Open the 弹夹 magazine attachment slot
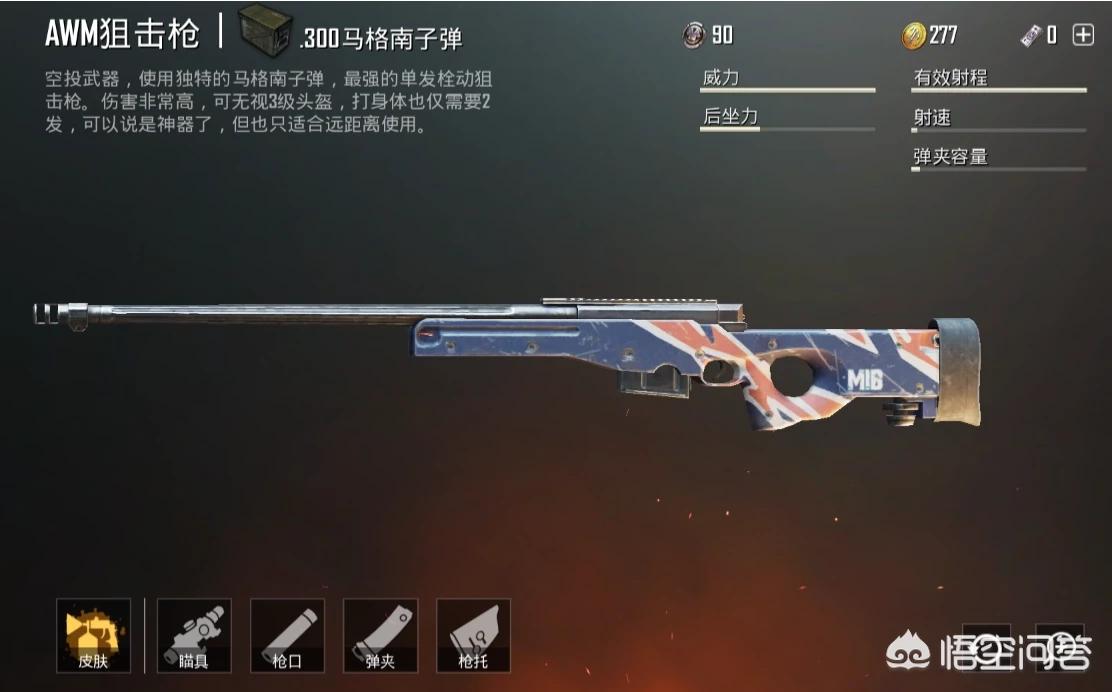The height and width of the screenshot is (692, 1112). tap(380, 635)
